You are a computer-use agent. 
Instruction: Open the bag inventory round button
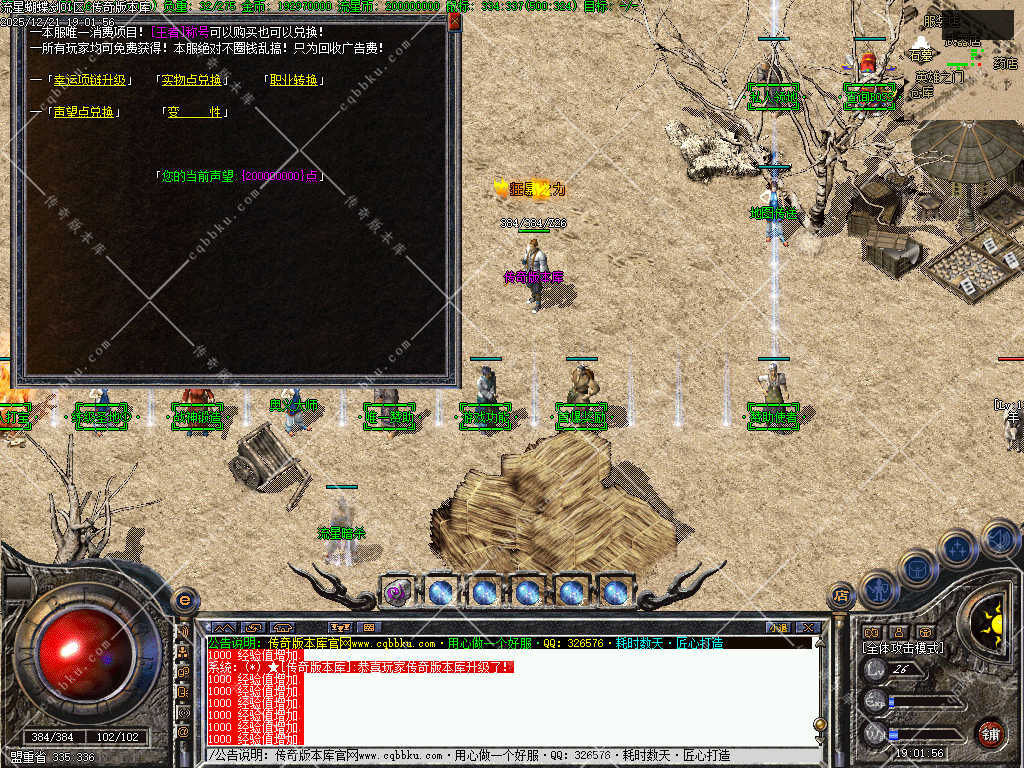(x=916, y=569)
